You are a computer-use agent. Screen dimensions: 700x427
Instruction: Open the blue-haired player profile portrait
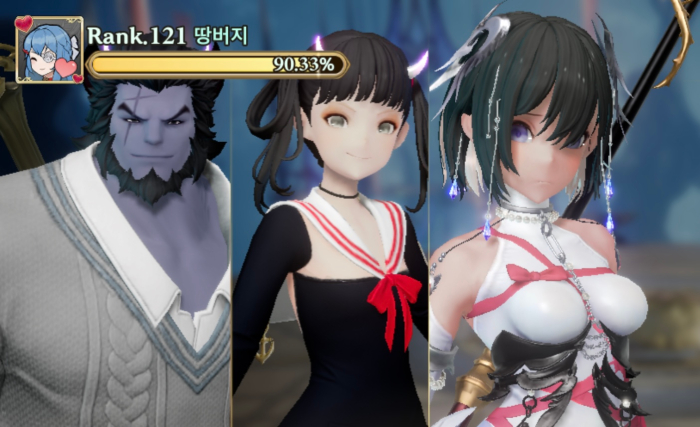tap(49, 50)
